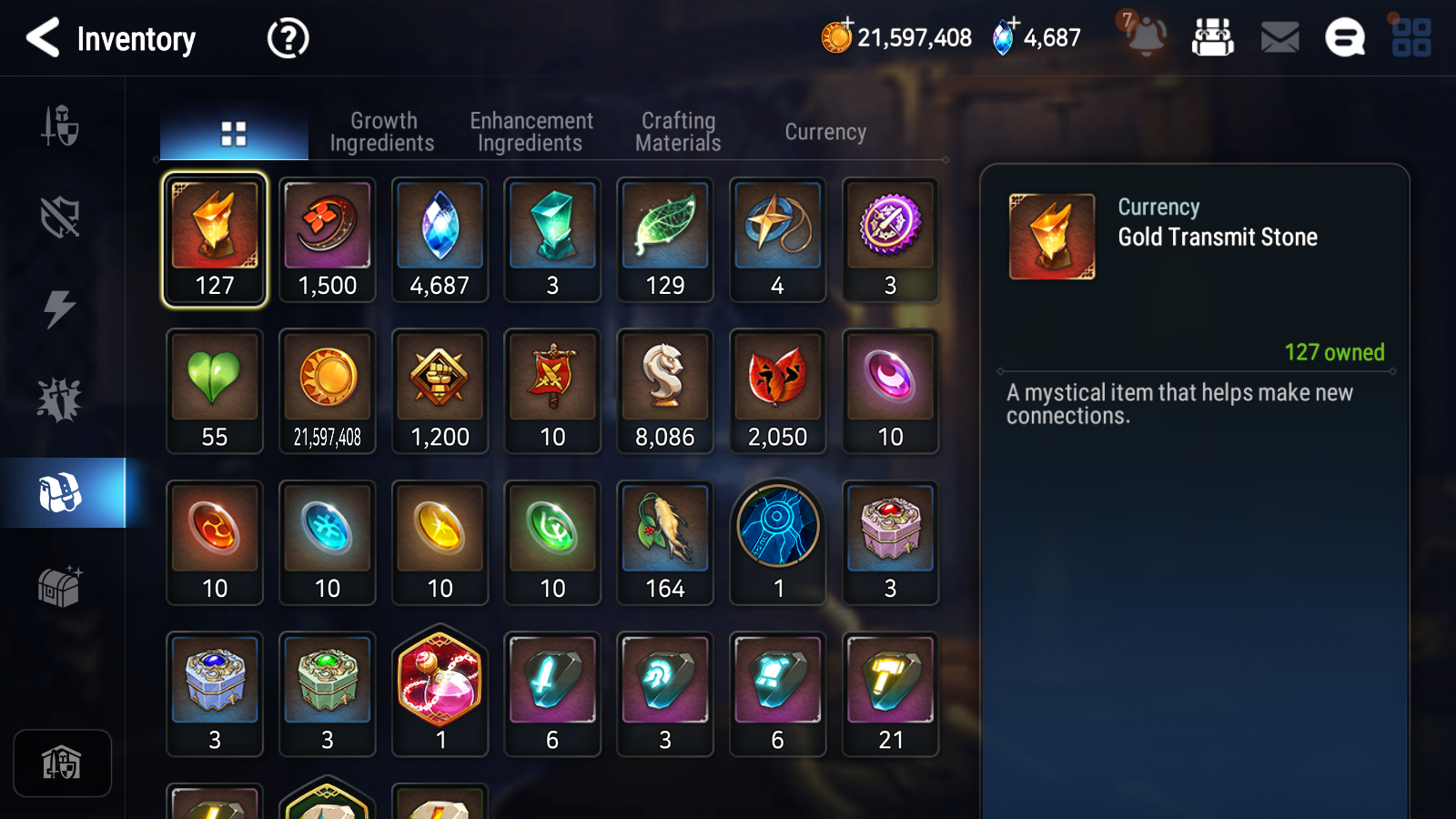The height and width of the screenshot is (819, 1456).
Task: Select the green heart item with 55
Action: coord(215,390)
